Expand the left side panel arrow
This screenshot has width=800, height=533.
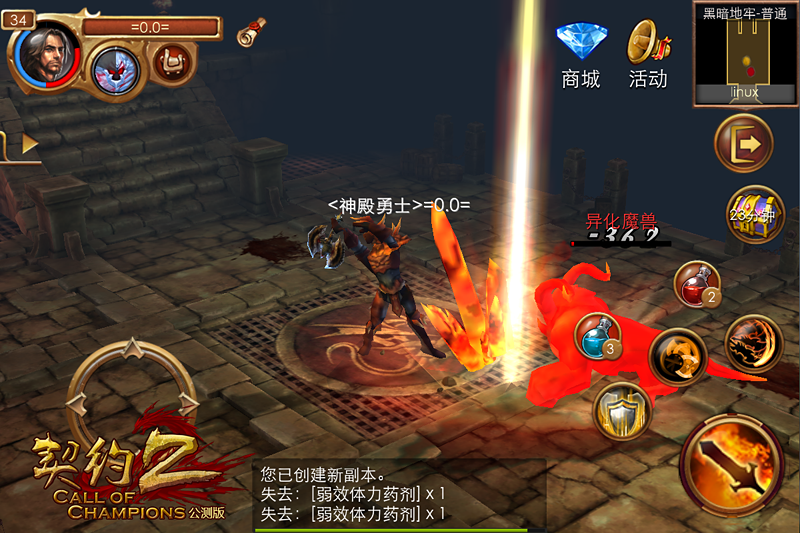[27, 144]
